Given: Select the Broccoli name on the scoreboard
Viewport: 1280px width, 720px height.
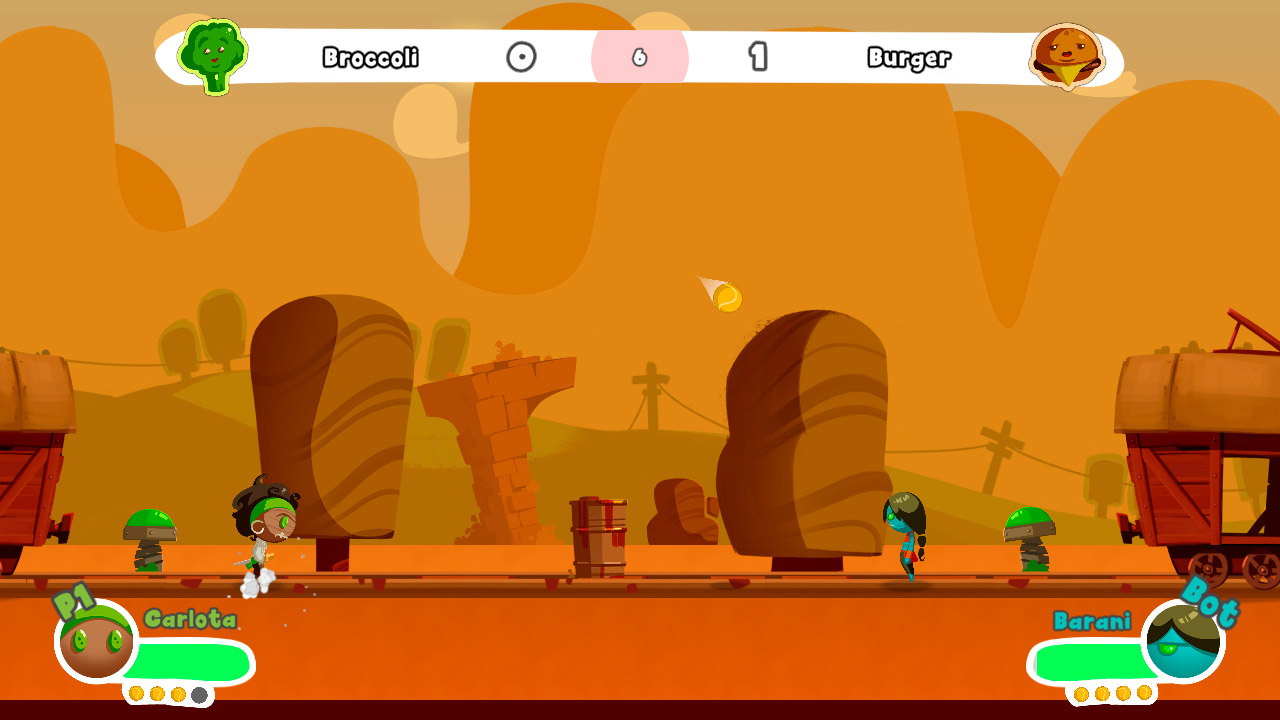Looking at the screenshot, I should coord(371,58).
